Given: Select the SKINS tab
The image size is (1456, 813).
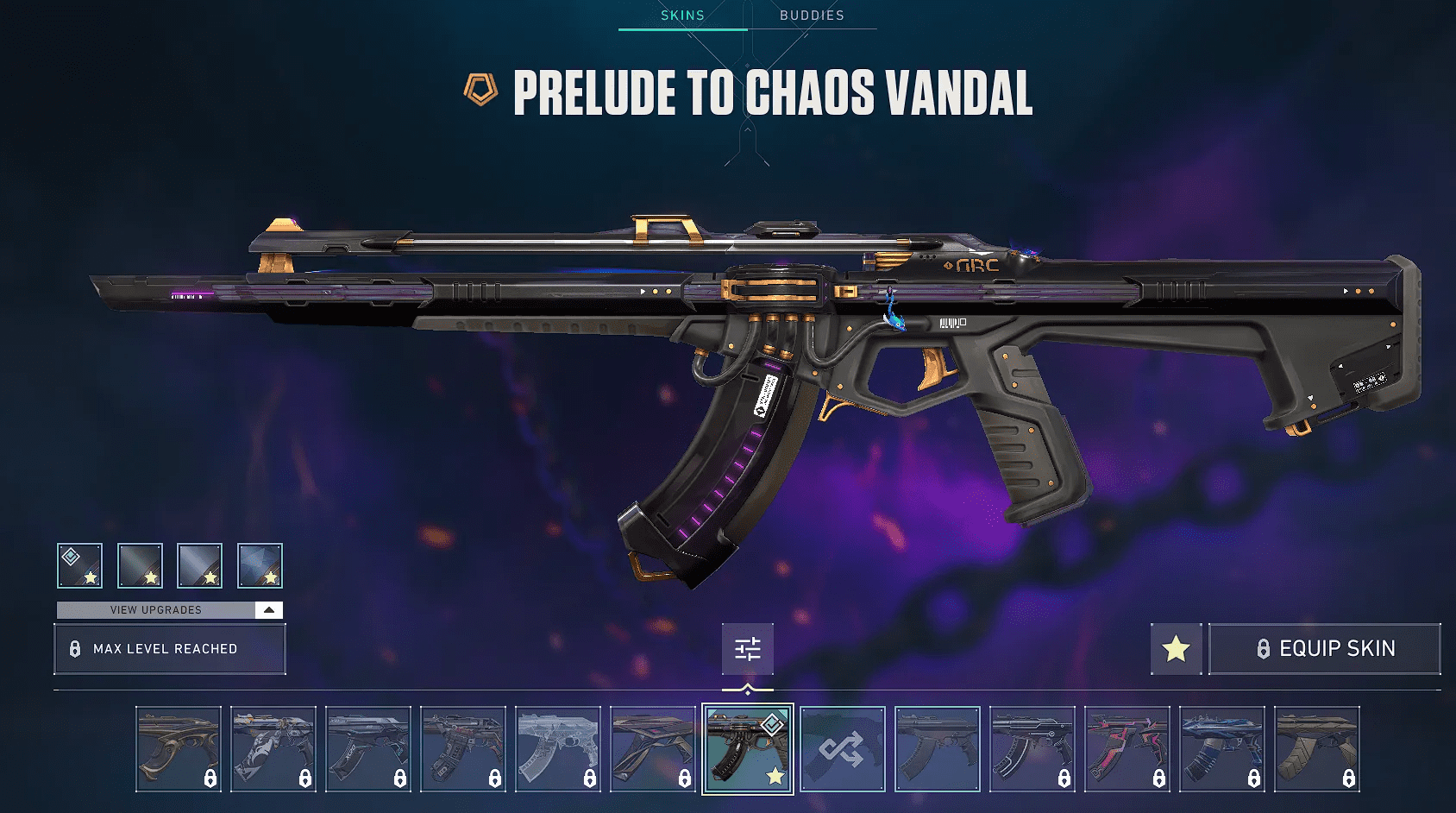Looking at the screenshot, I should pyautogui.click(x=681, y=15).
